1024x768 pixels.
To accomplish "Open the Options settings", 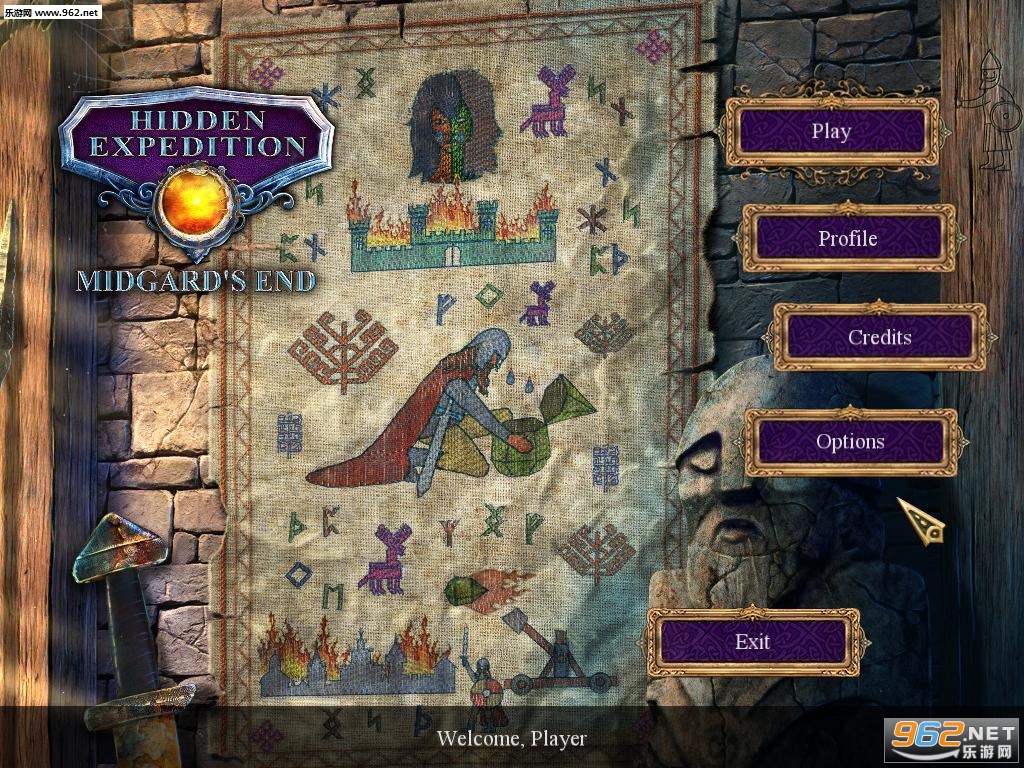I will point(850,441).
